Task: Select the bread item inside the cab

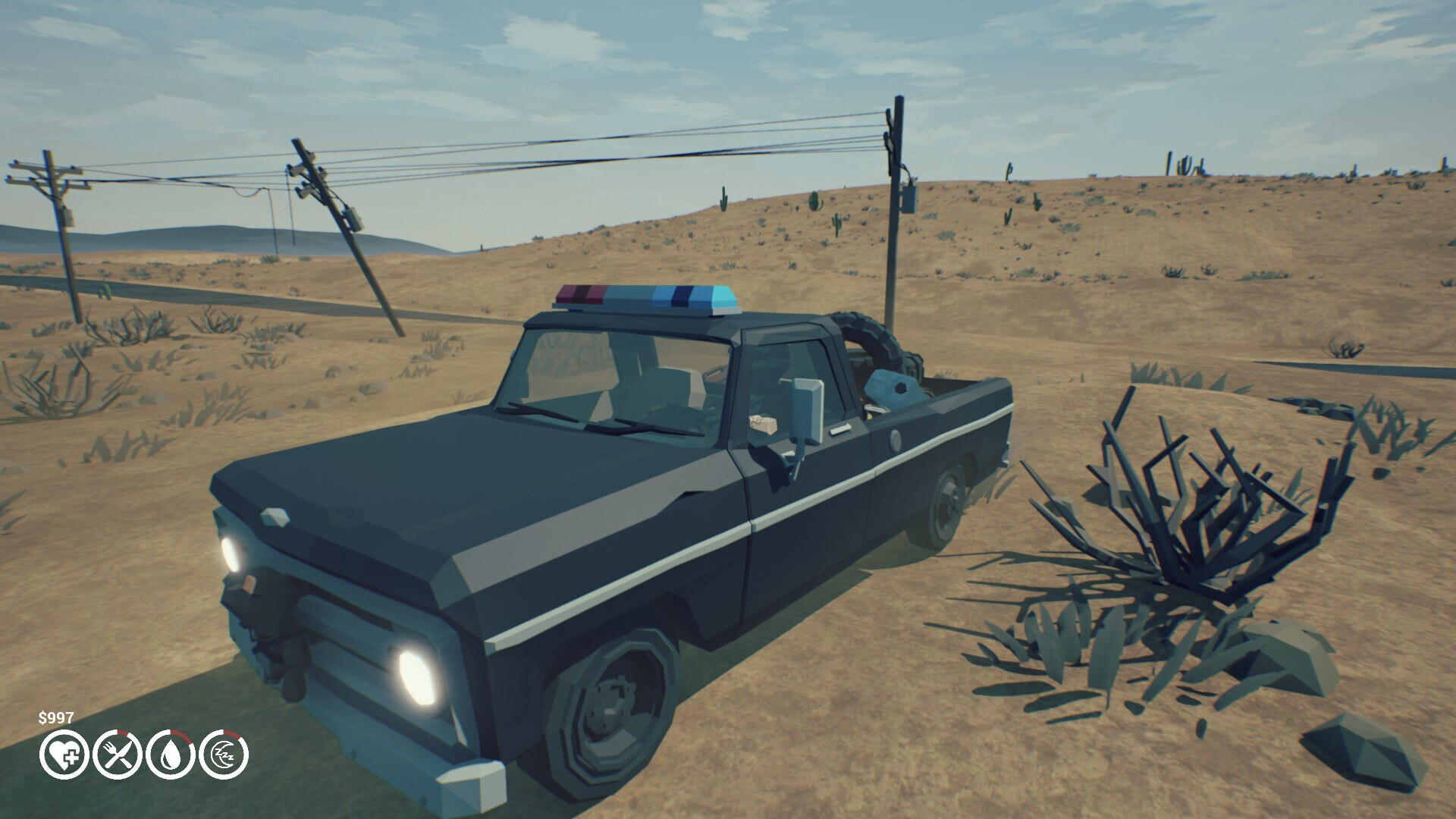Action: click(x=762, y=424)
